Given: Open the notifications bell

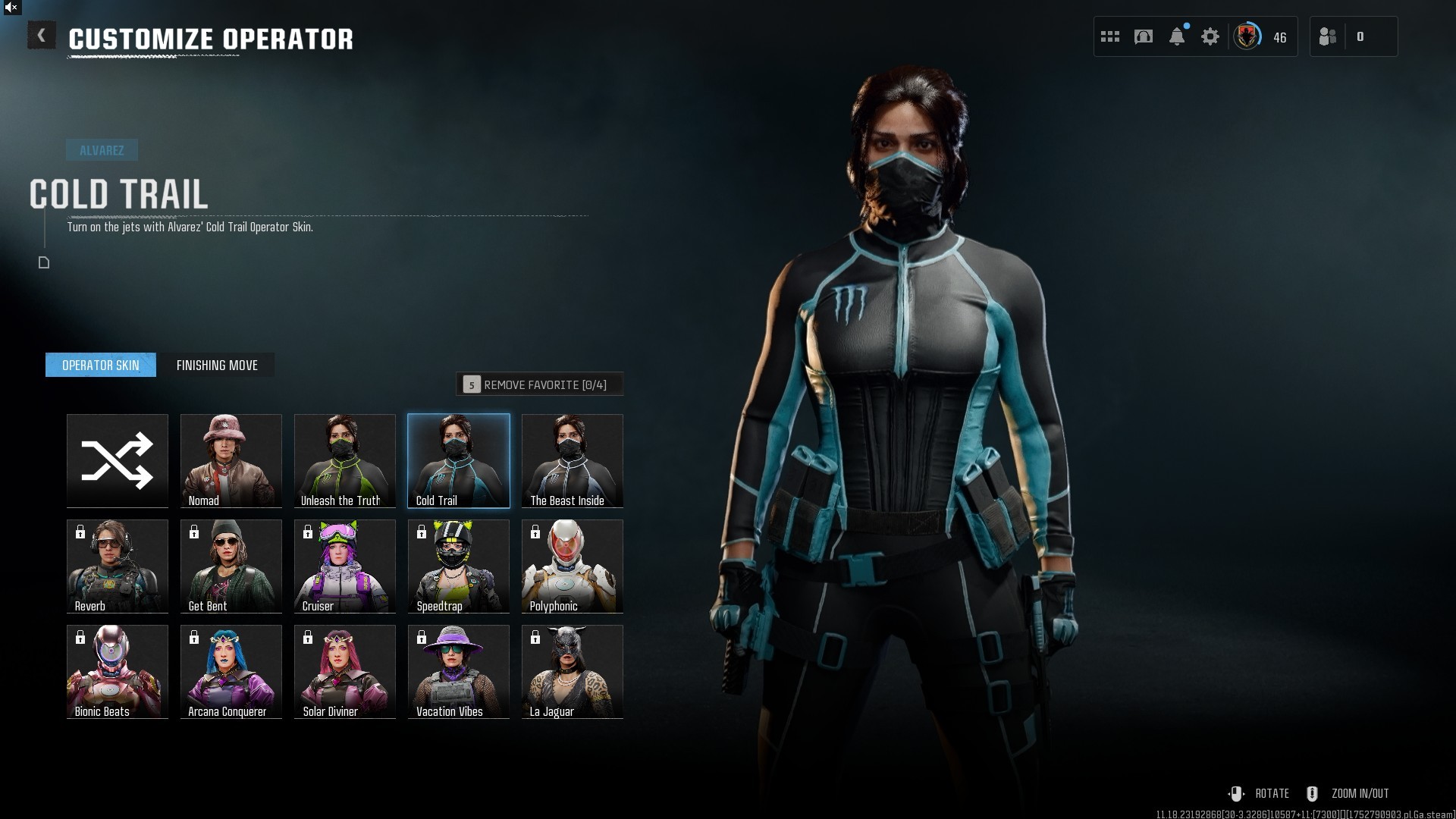Looking at the screenshot, I should (1177, 36).
